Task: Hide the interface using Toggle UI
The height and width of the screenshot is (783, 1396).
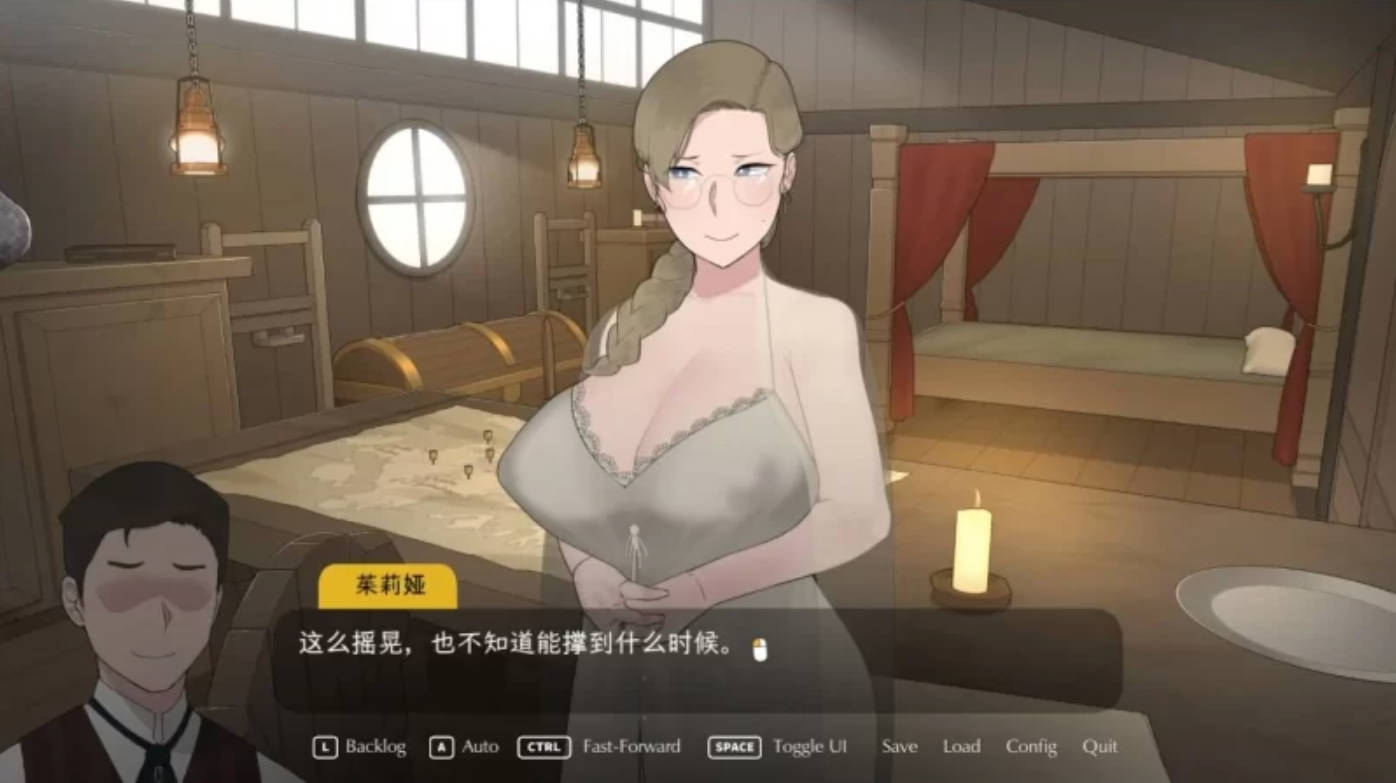Action: coord(809,747)
